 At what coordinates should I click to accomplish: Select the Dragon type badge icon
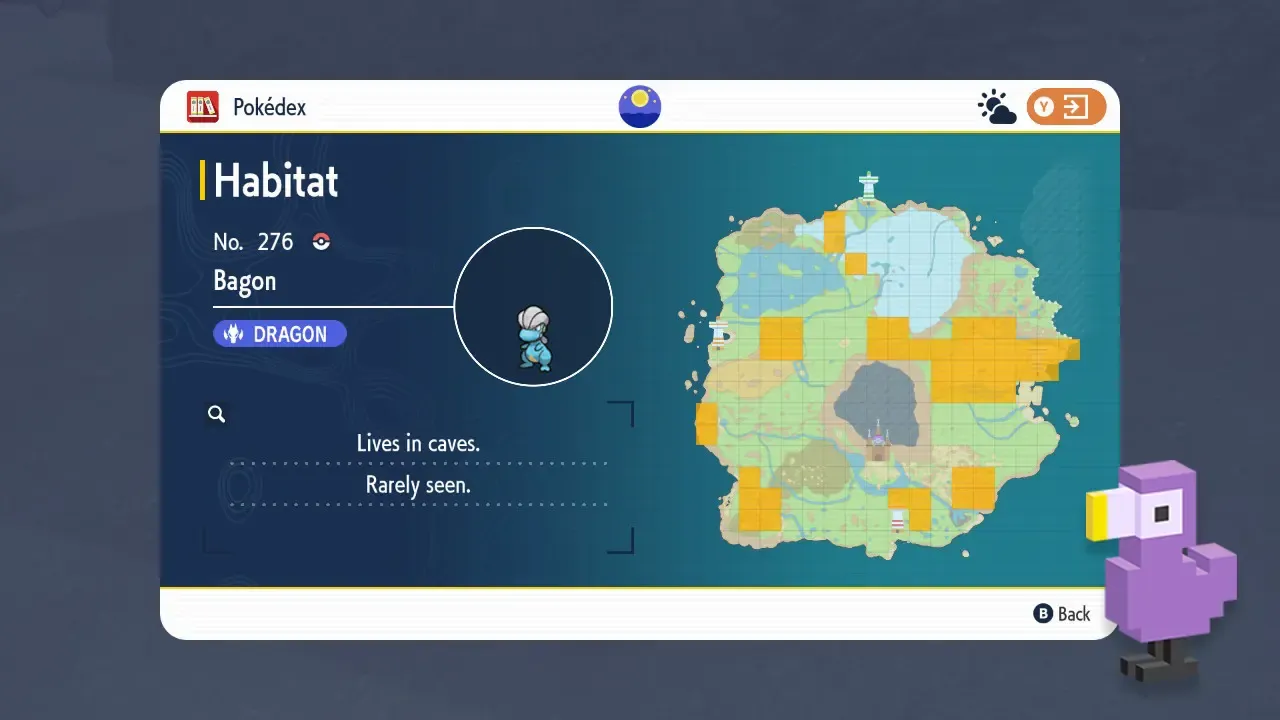click(234, 333)
